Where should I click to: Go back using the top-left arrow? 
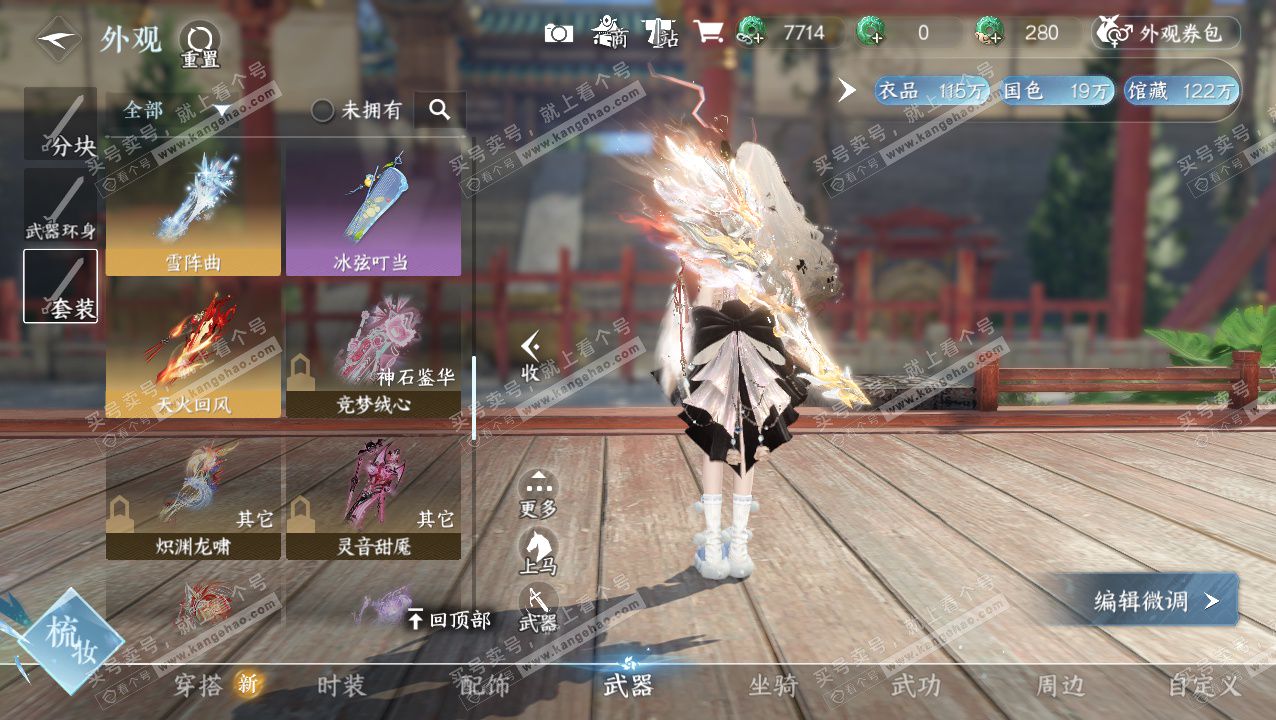pyautogui.click(x=59, y=40)
